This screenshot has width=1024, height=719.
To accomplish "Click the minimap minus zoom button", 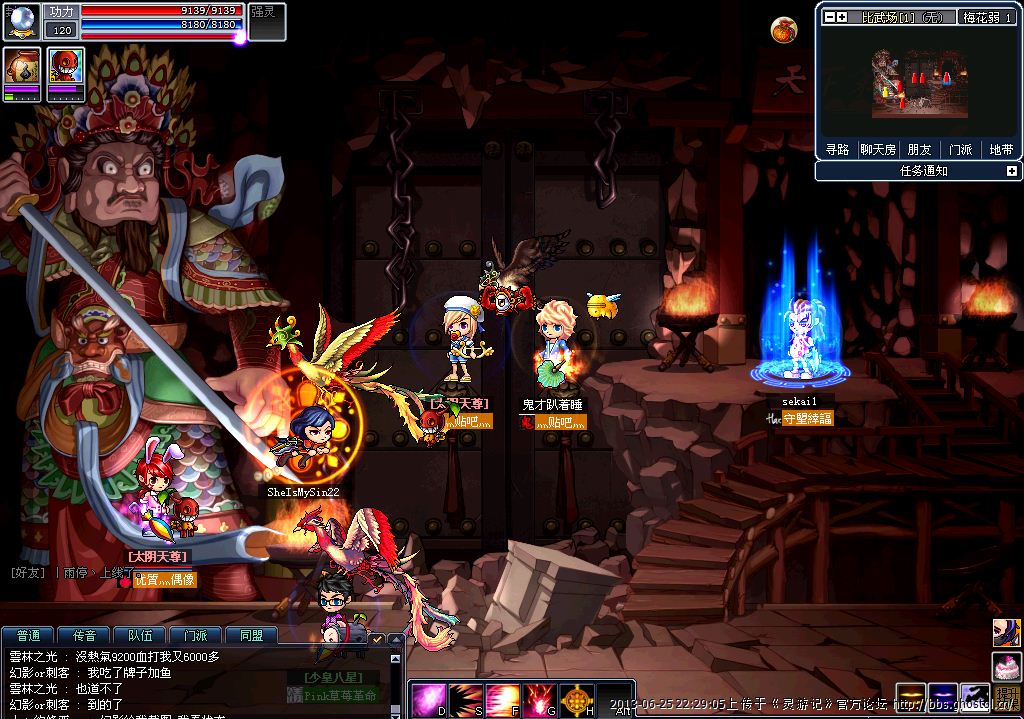I will click(x=829, y=17).
